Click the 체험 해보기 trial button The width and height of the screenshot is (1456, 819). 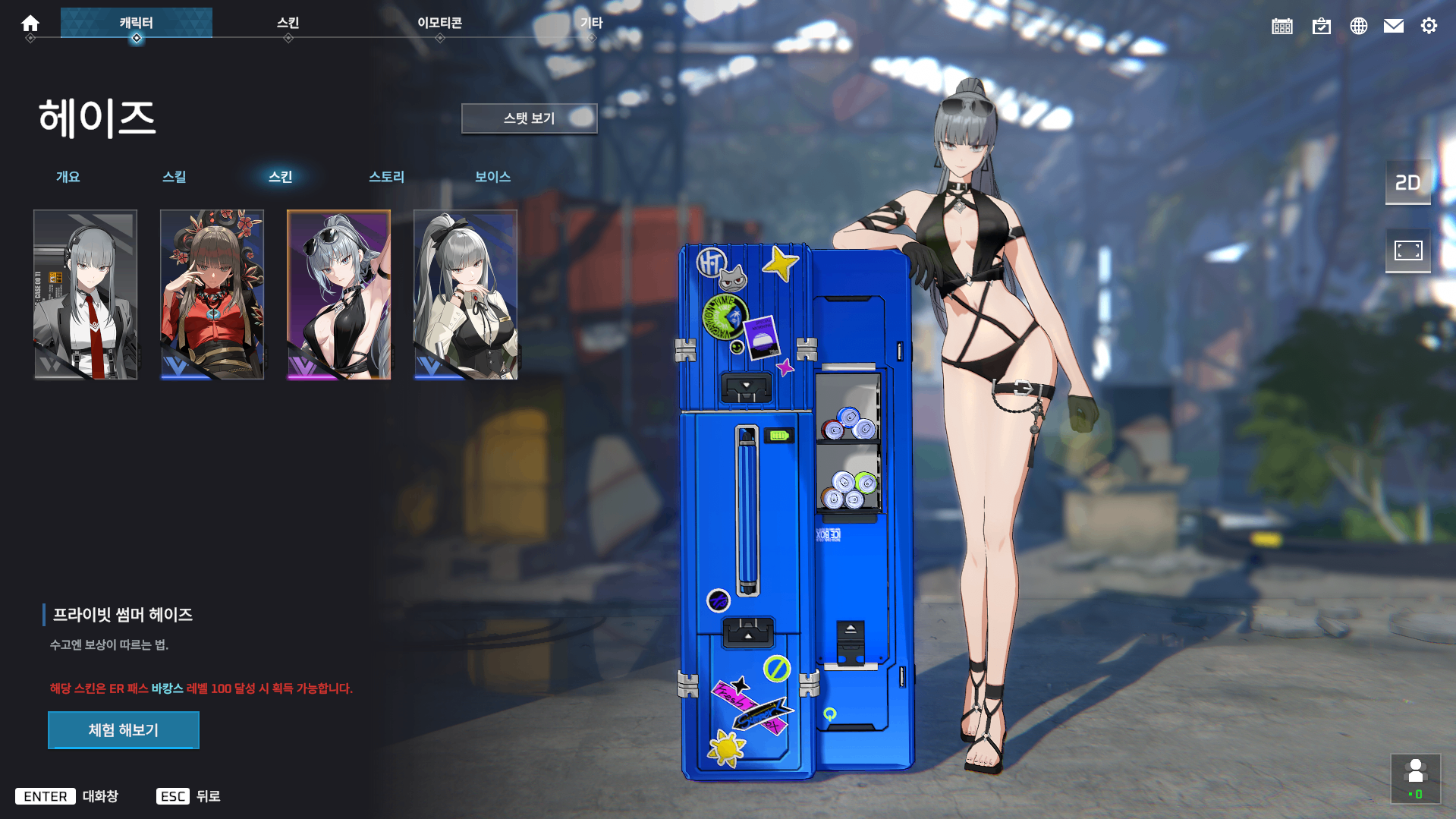(124, 730)
